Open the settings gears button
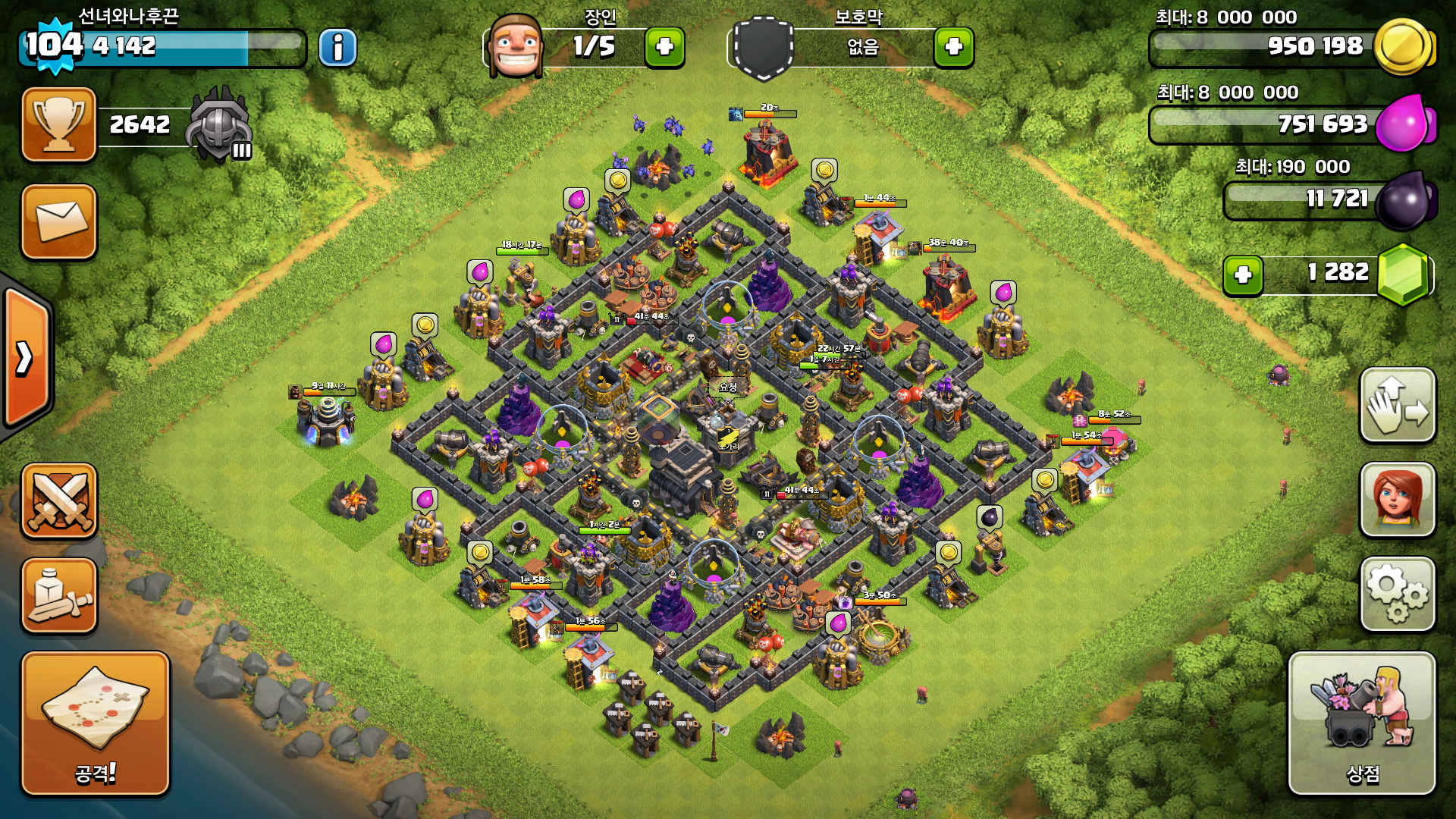 (x=1398, y=594)
